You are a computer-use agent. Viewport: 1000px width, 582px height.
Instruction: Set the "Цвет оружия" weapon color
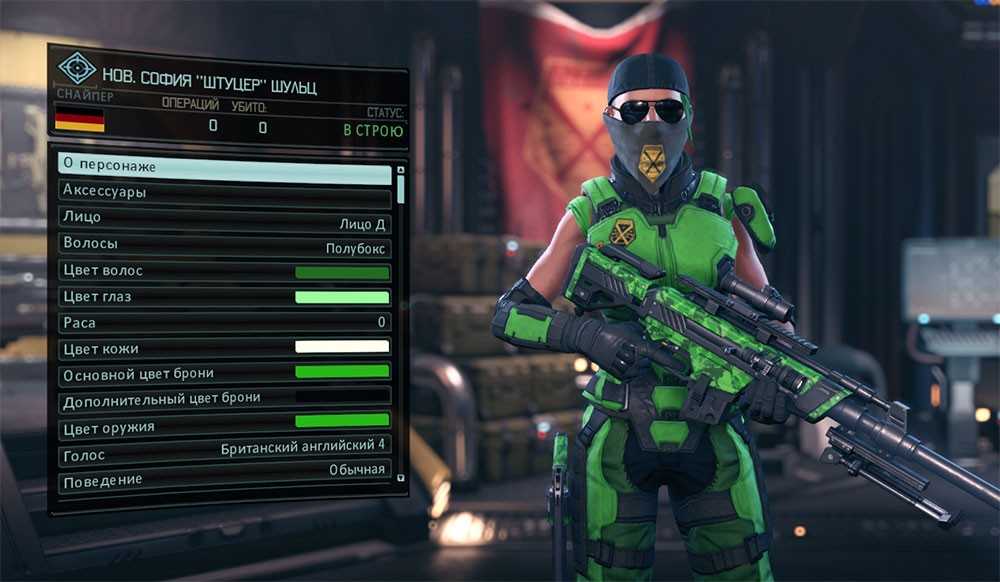[x=341, y=423]
